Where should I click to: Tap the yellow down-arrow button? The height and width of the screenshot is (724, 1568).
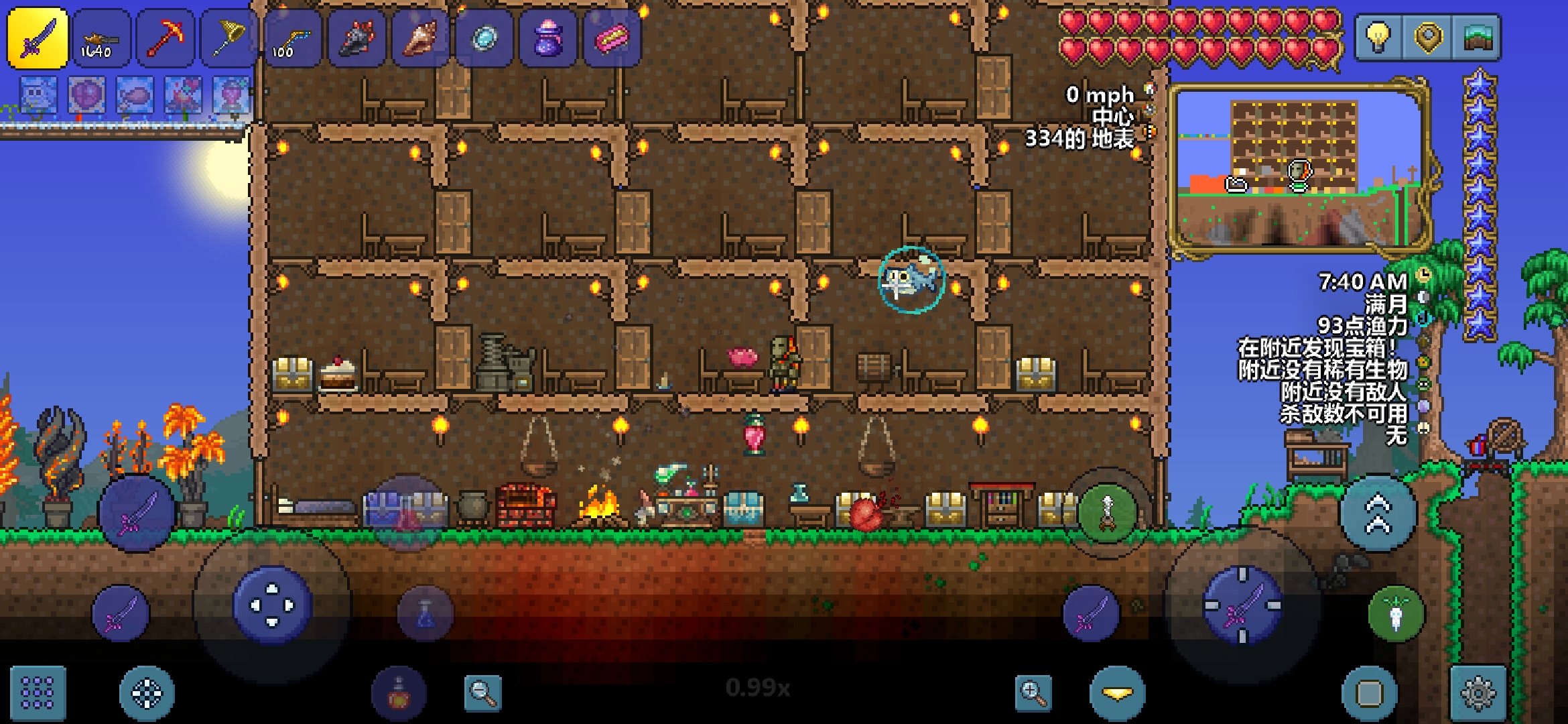point(1118,692)
